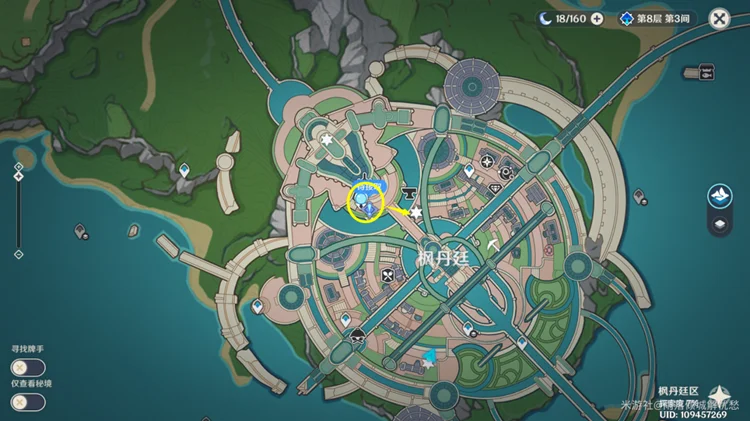Image resolution: width=750 pixels, height=421 pixels.
Task: Close the map screen
Action: (x=719, y=18)
